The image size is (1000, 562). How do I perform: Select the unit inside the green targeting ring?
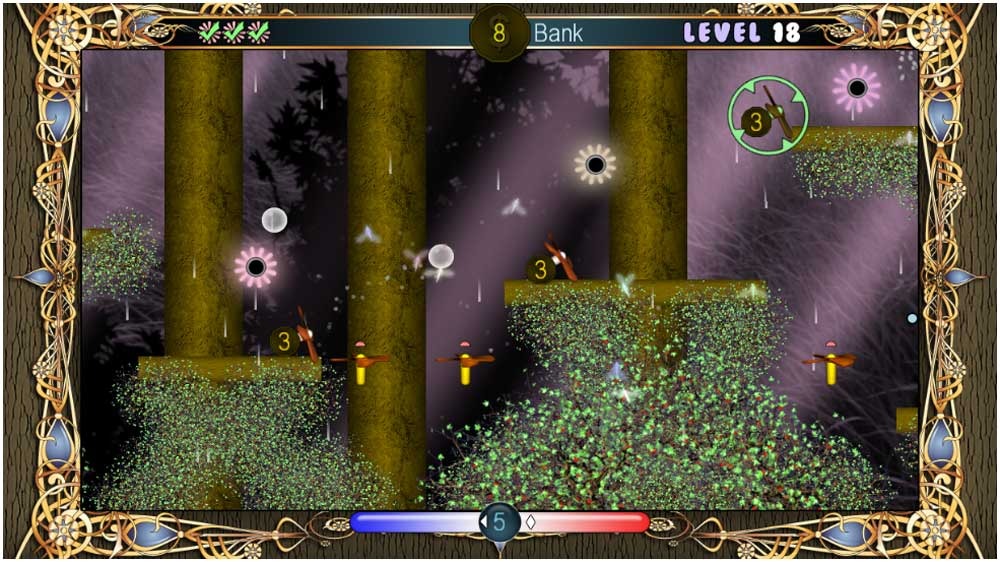click(x=767, y=116)
